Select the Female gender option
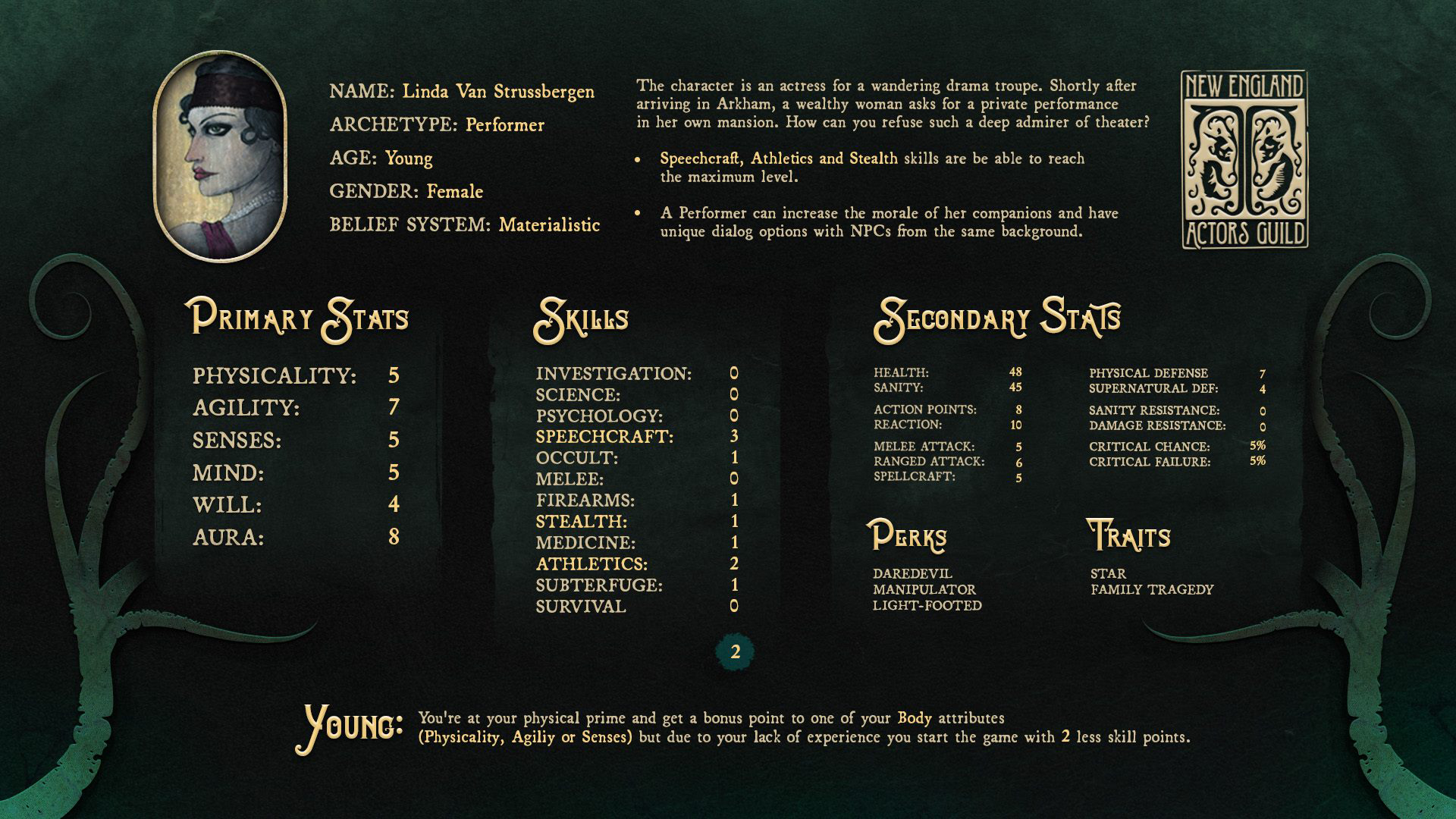This screenshot has width=1456, height=819. [455, 191]
